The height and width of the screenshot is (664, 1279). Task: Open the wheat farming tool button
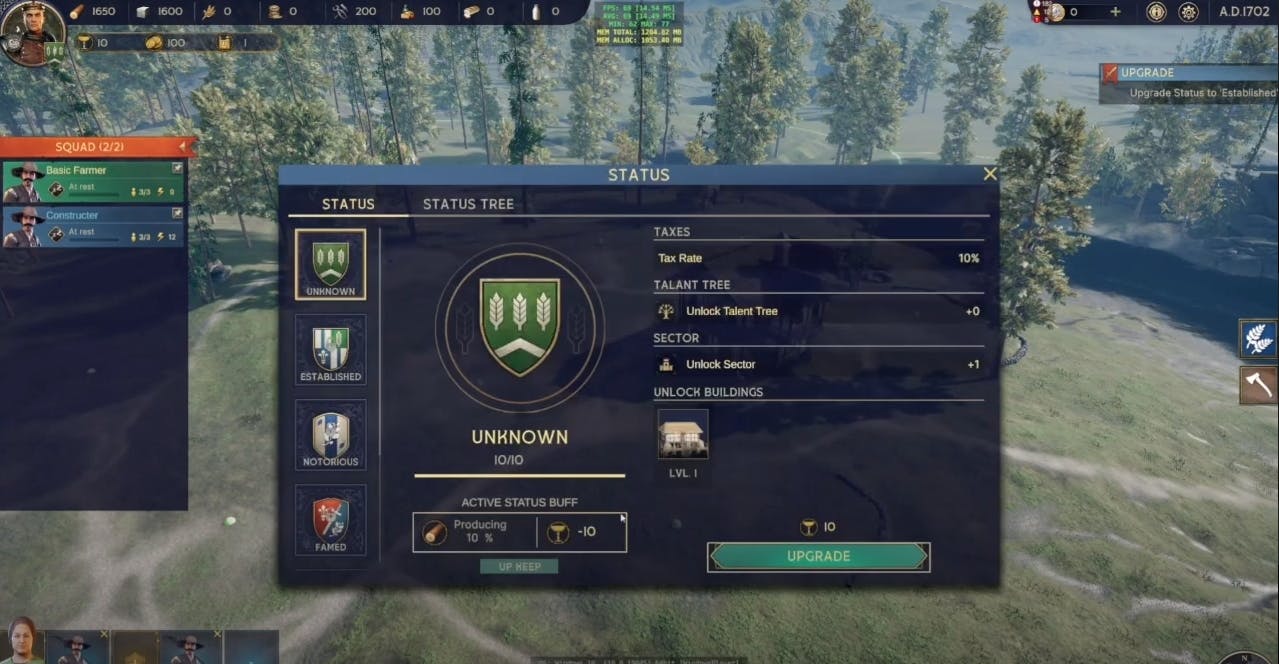tap(1258, 338)
